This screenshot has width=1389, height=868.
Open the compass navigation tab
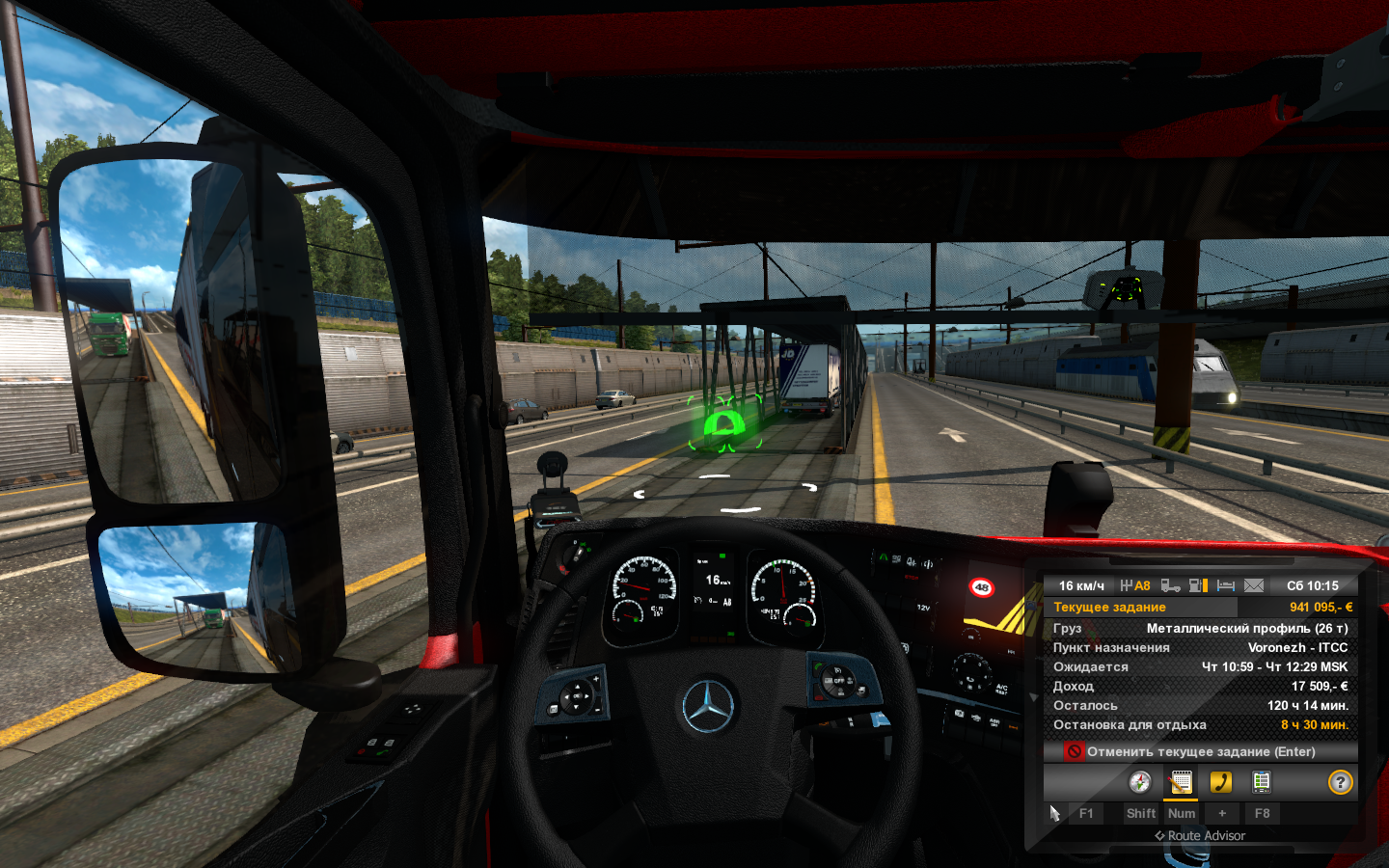coord(1140,782)
